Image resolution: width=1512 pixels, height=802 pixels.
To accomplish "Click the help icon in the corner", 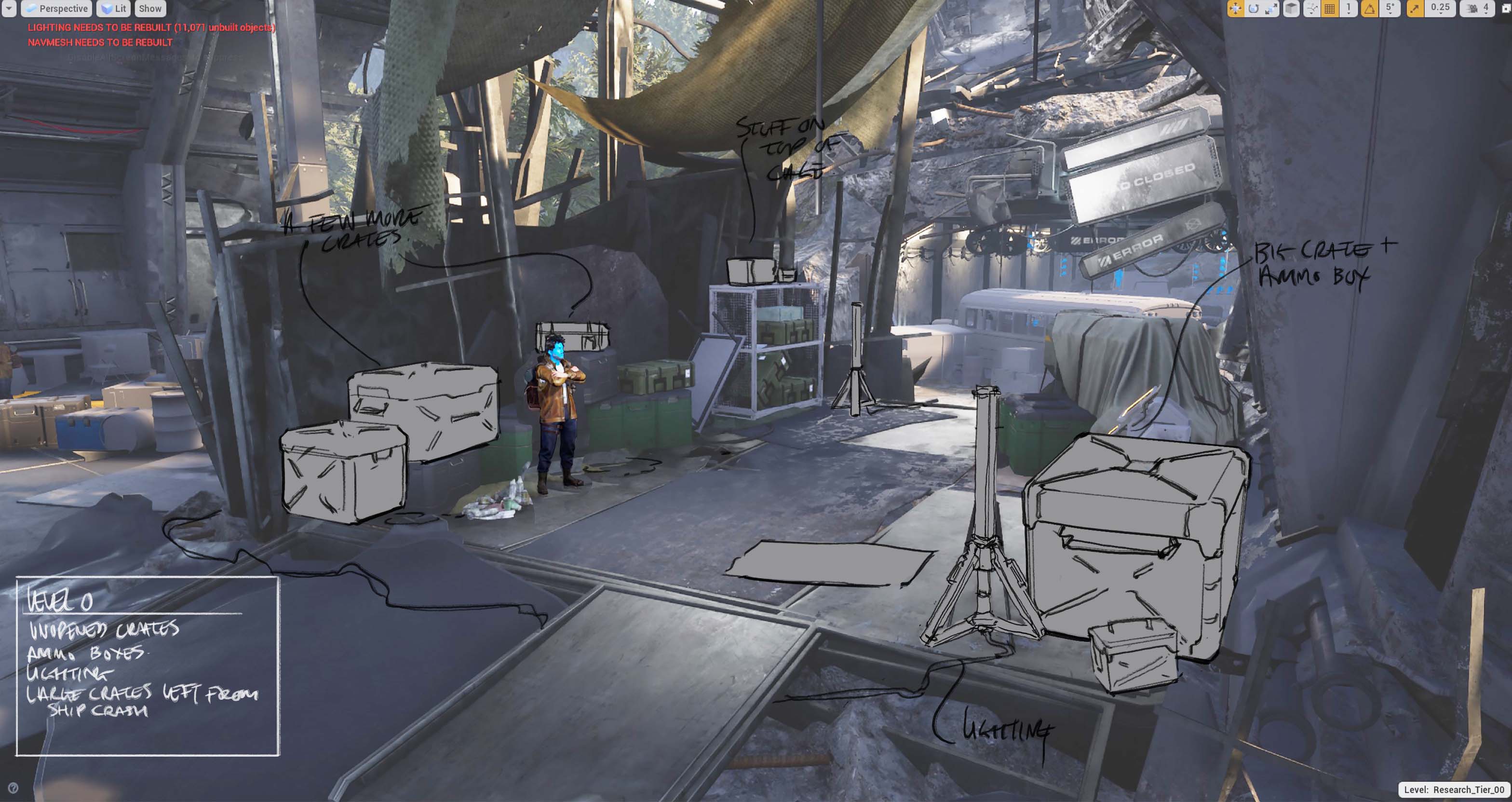I will 13,788.
